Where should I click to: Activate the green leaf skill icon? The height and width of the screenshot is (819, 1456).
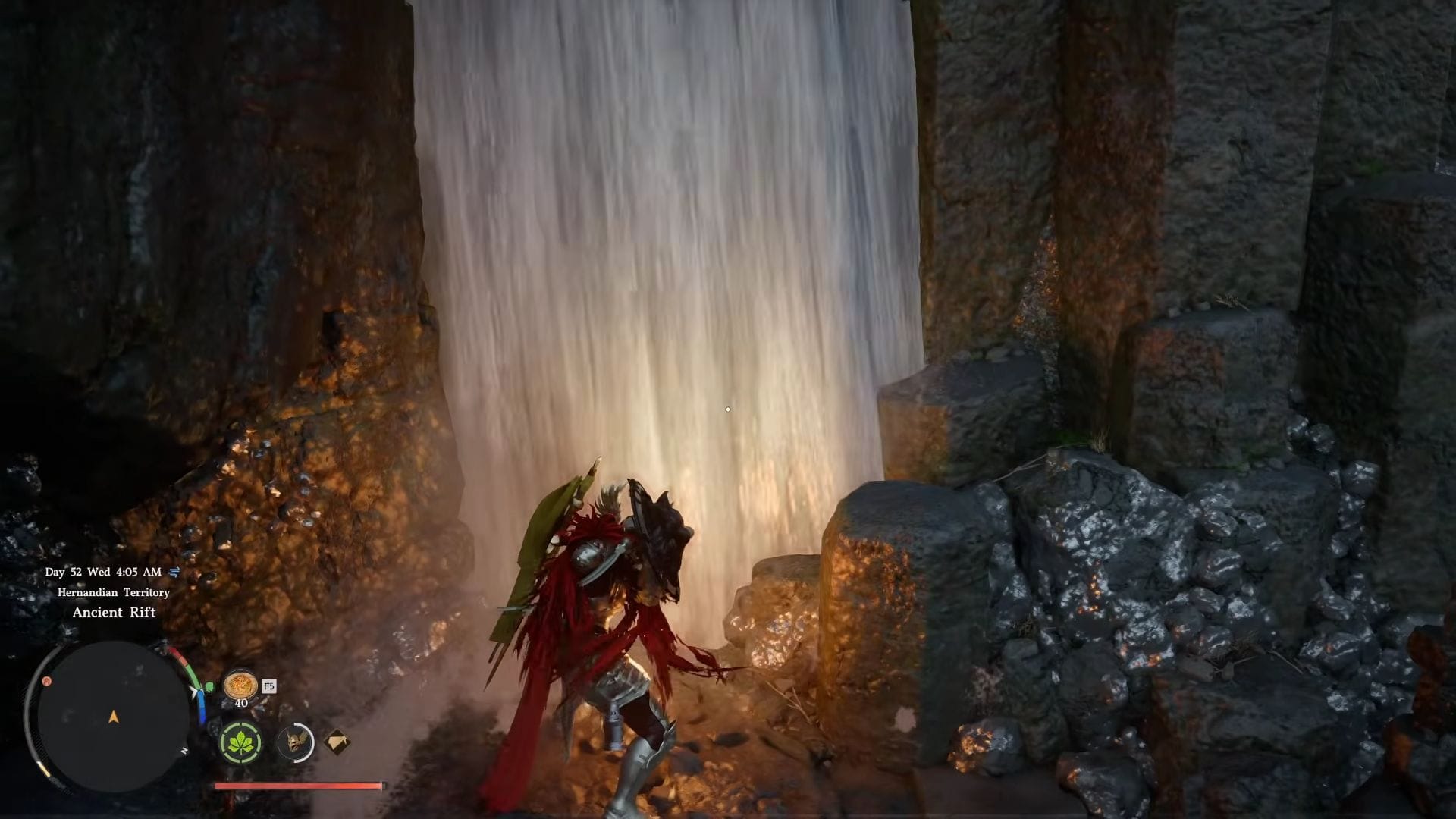tap(241, 742)
